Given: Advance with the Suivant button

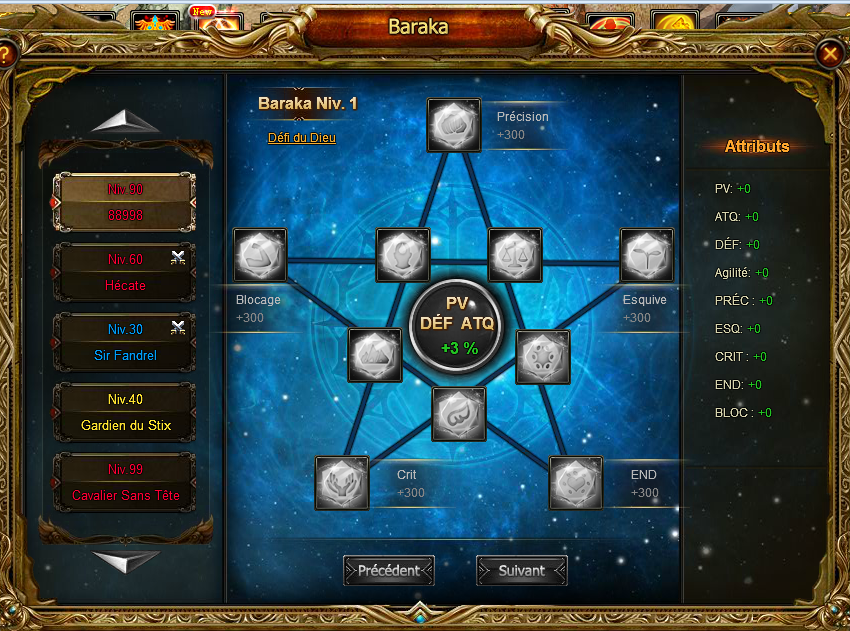Looking at the screenshot, I should click(x=521, y=570).
